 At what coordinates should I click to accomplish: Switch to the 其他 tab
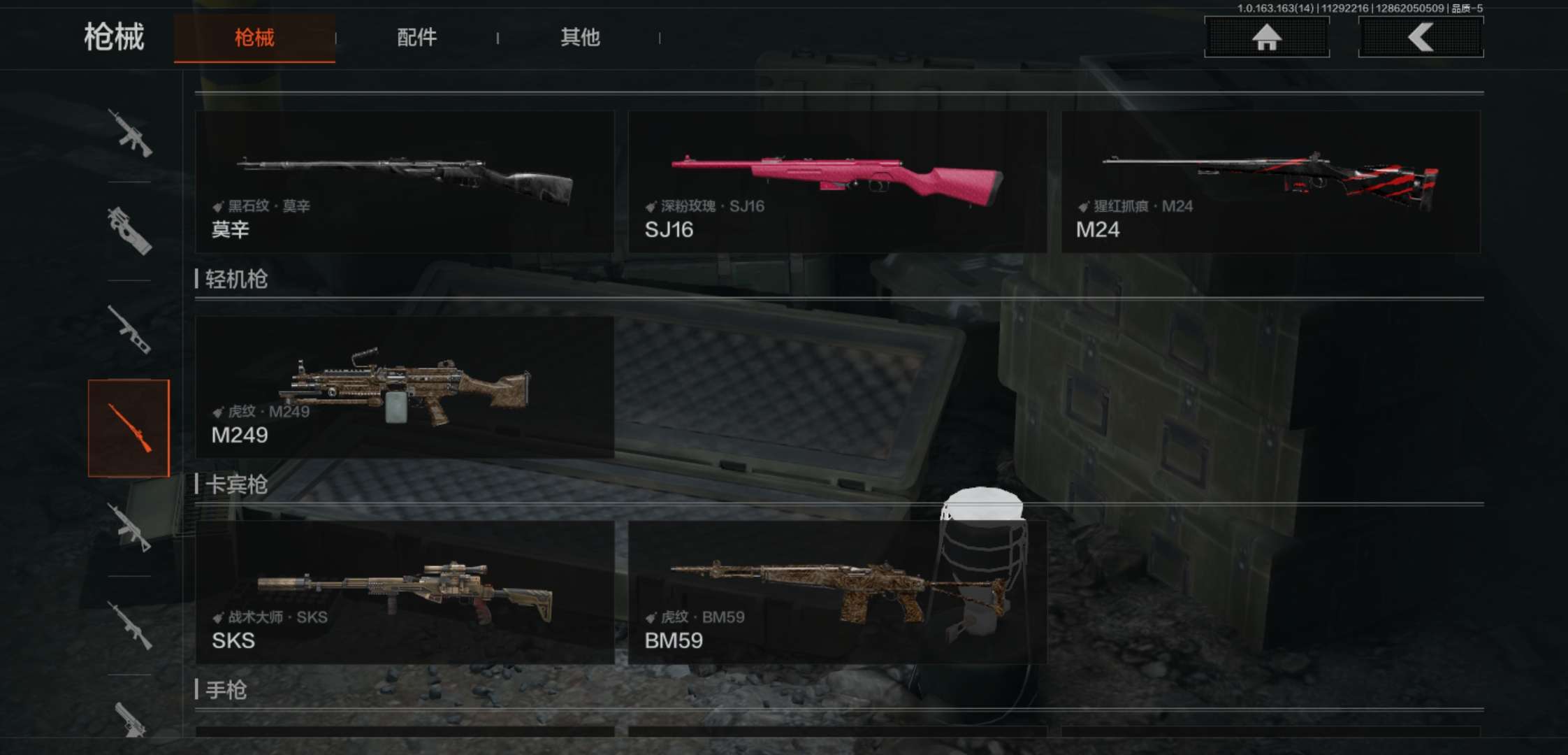coord(580,38)
